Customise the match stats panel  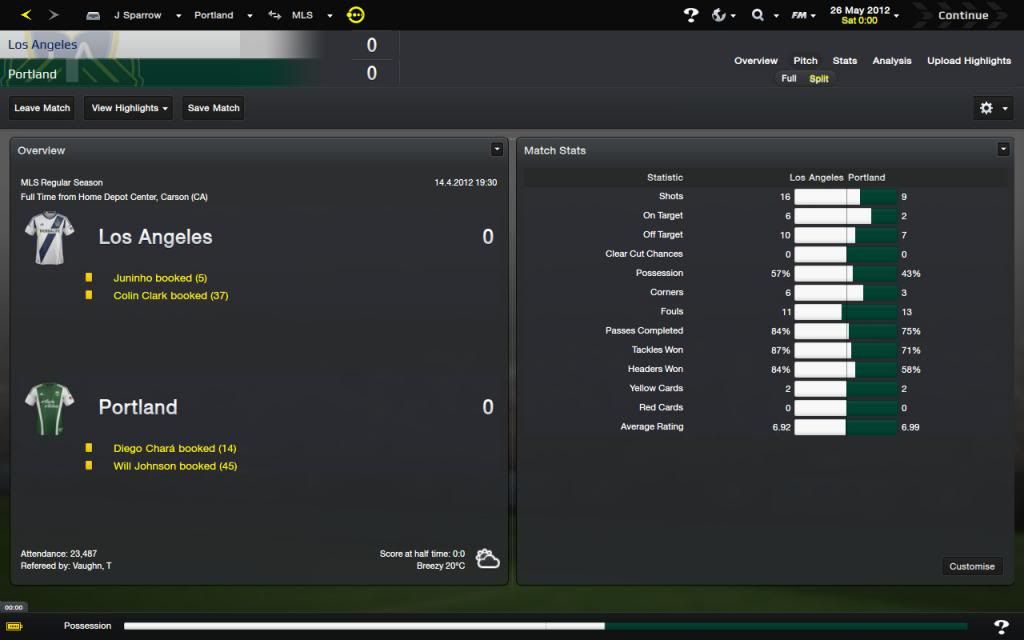972,566
